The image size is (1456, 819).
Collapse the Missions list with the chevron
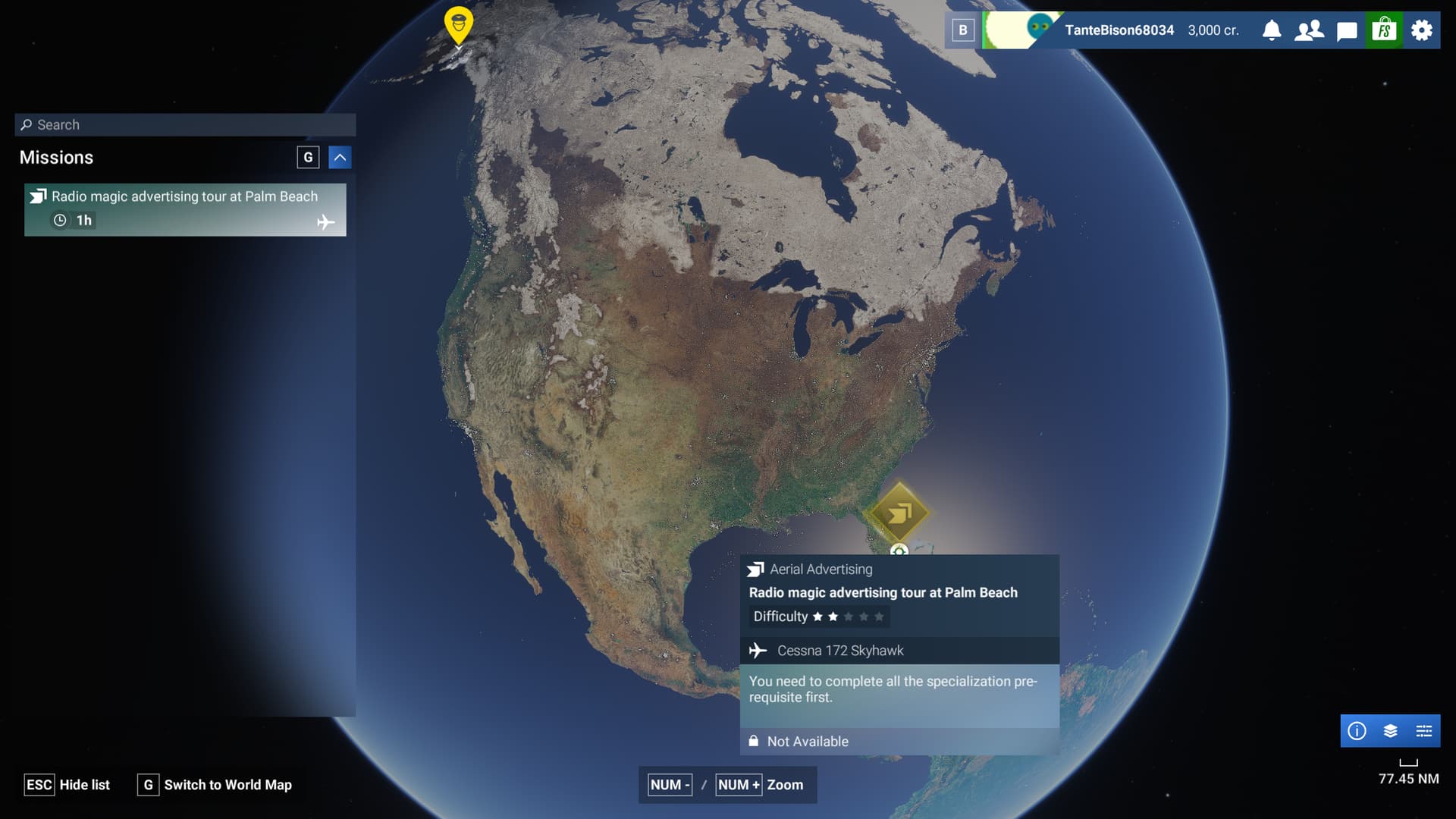[x=340, y=157]
